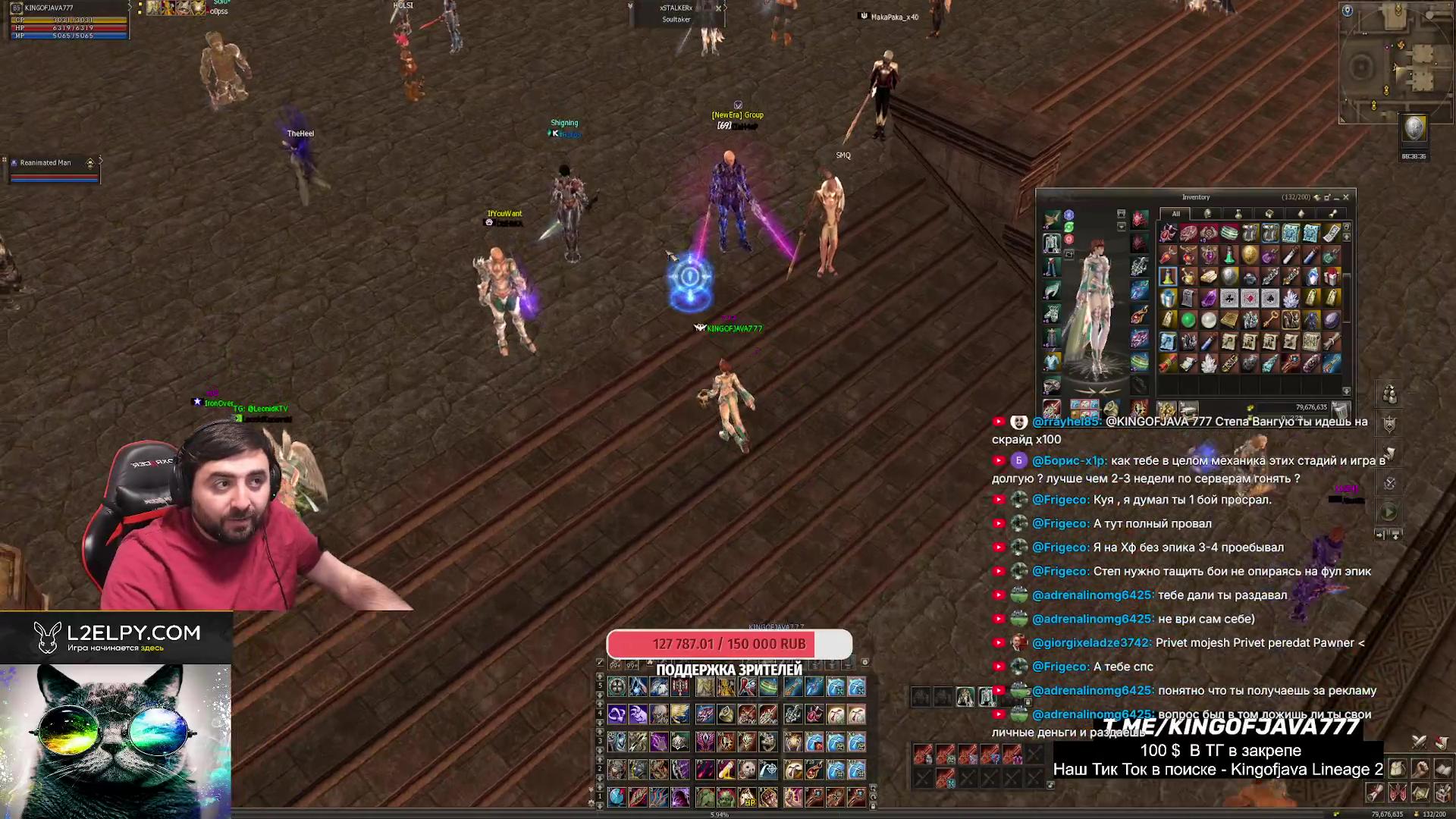1456x819 pixels.
Task: Activate the silver egg timer icon
Action: tap(1414, 129)
